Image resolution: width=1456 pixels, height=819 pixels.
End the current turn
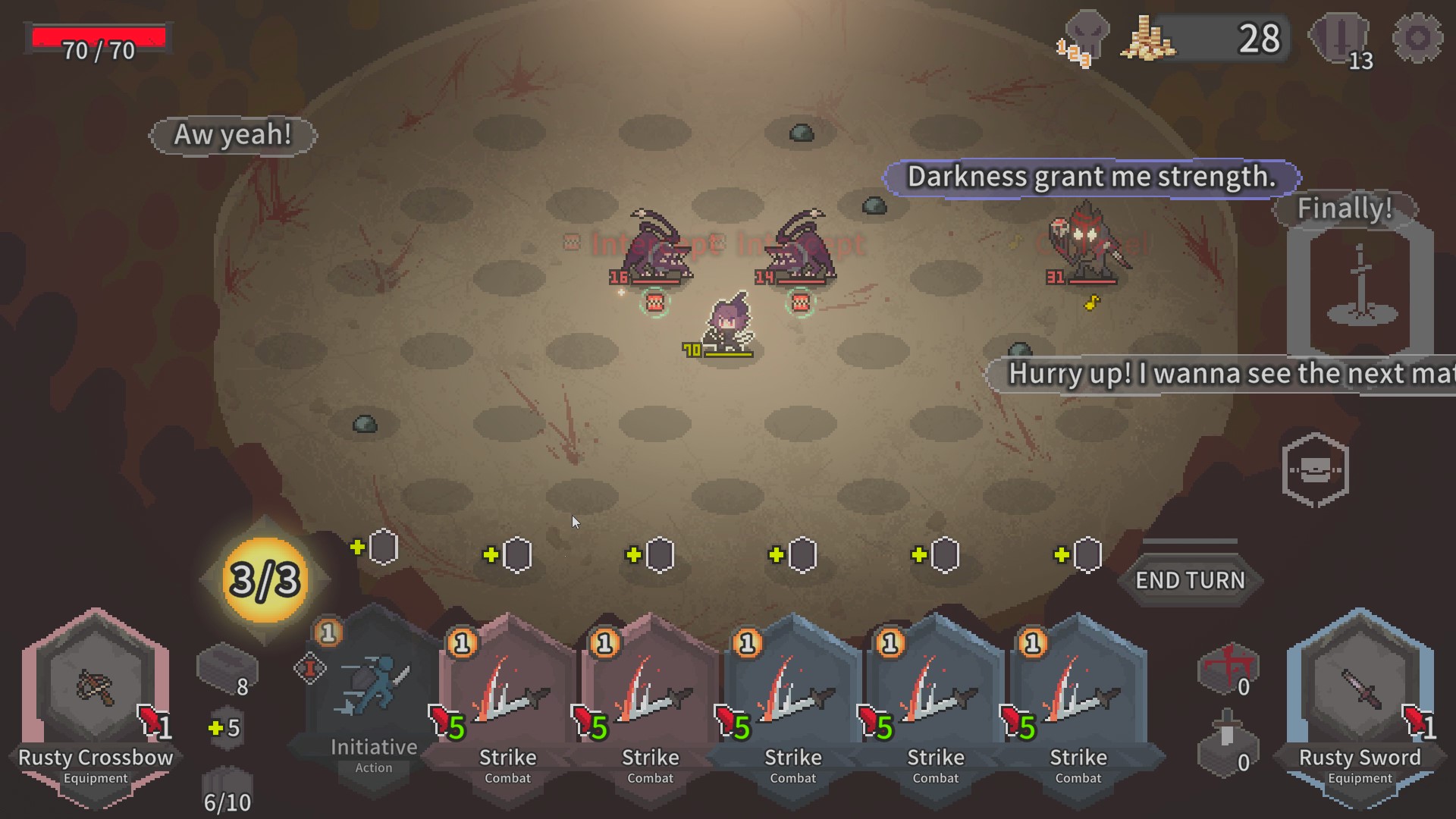click(x=1190, y=581)
